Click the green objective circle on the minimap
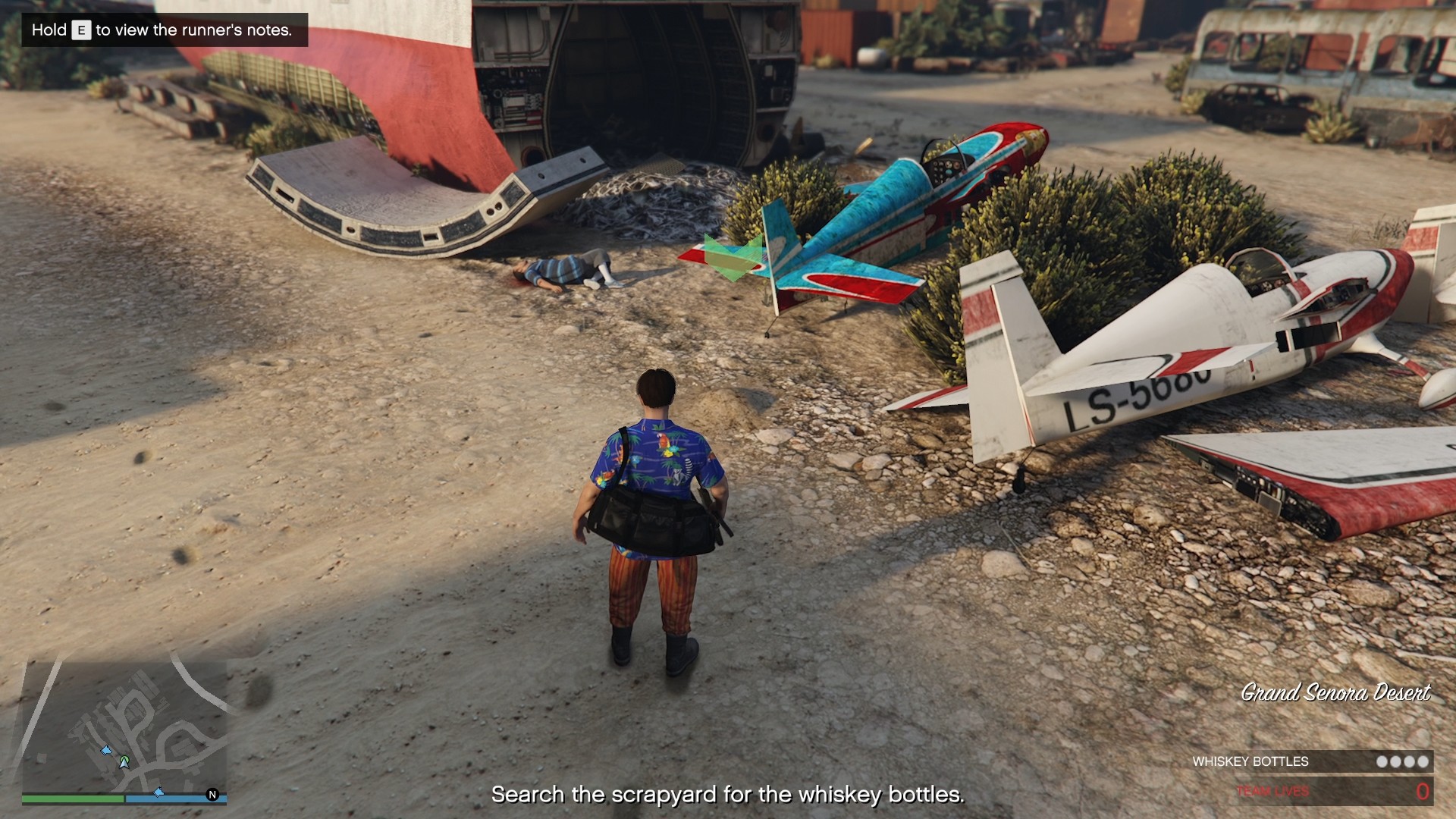 tap(124, 759)
